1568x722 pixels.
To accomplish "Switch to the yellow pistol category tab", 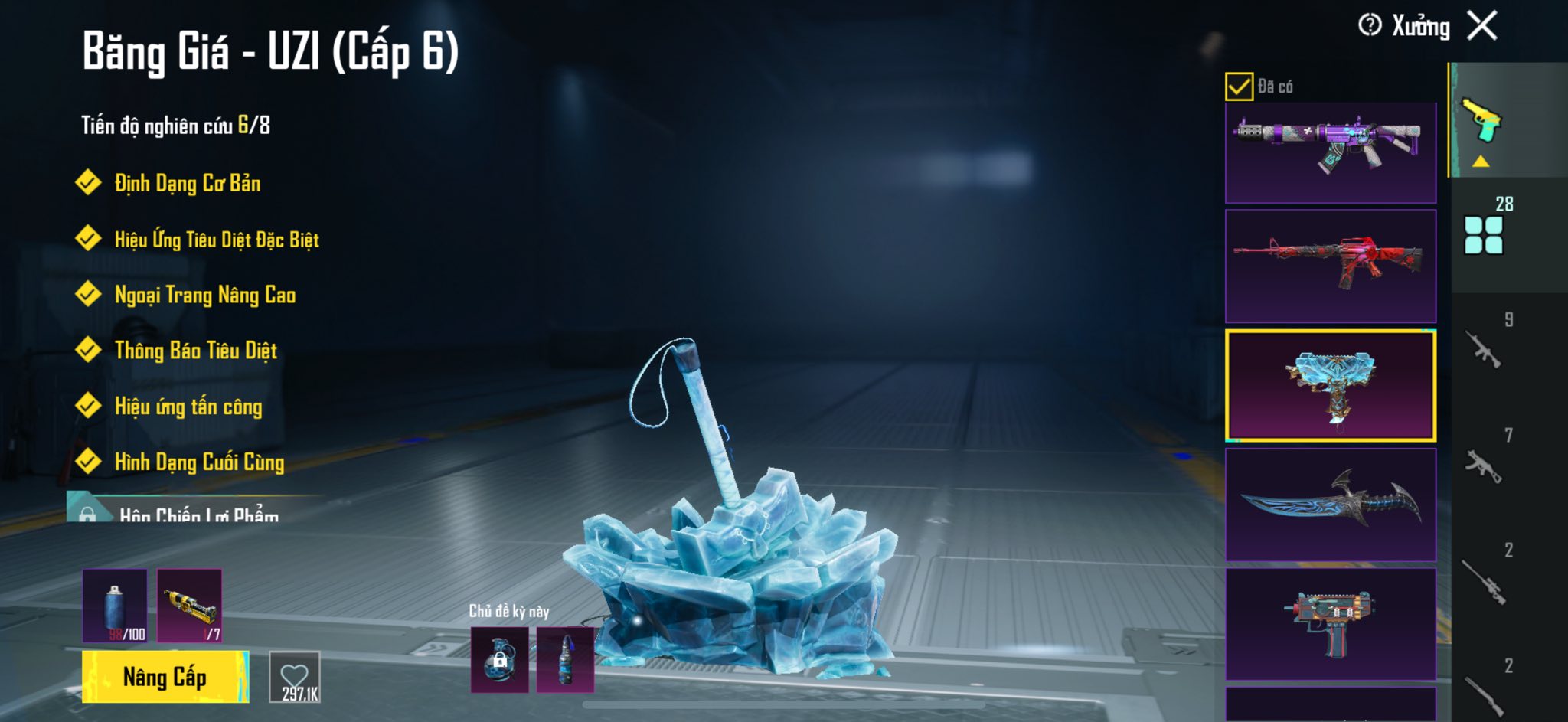I will (x=1482, y=121).
